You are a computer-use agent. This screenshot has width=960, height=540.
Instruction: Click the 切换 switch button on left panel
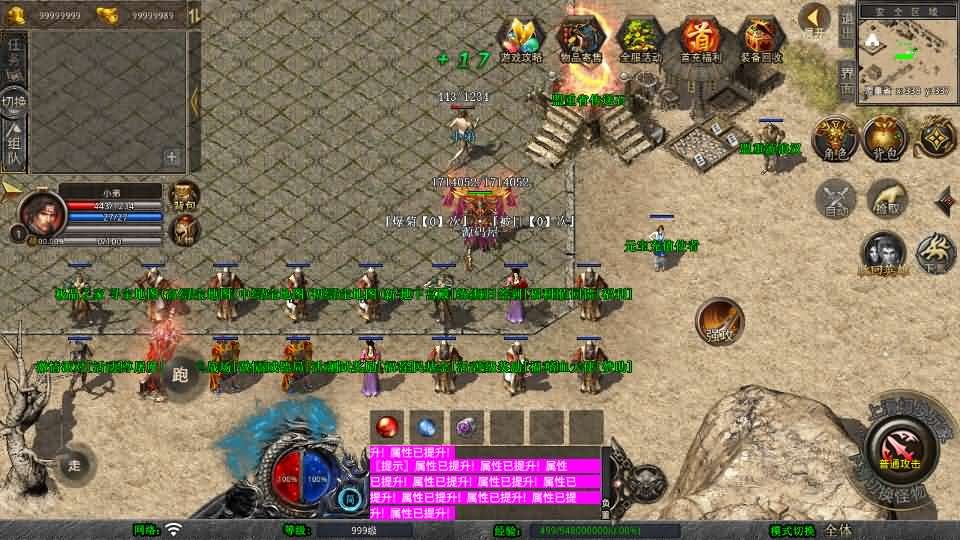(x=14, y=103)
